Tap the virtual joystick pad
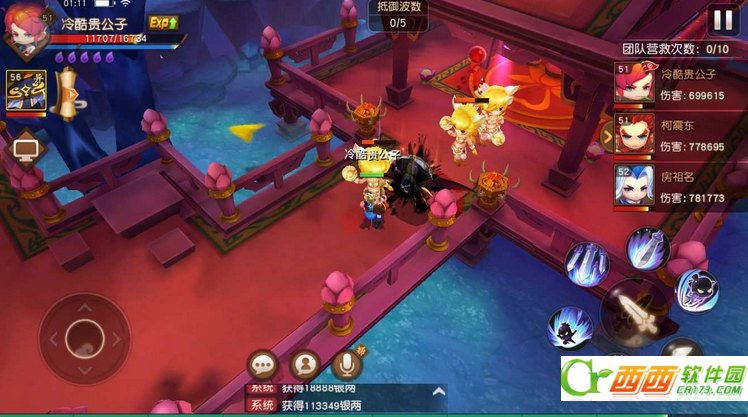The image size is (748, 417). point(85,336)
